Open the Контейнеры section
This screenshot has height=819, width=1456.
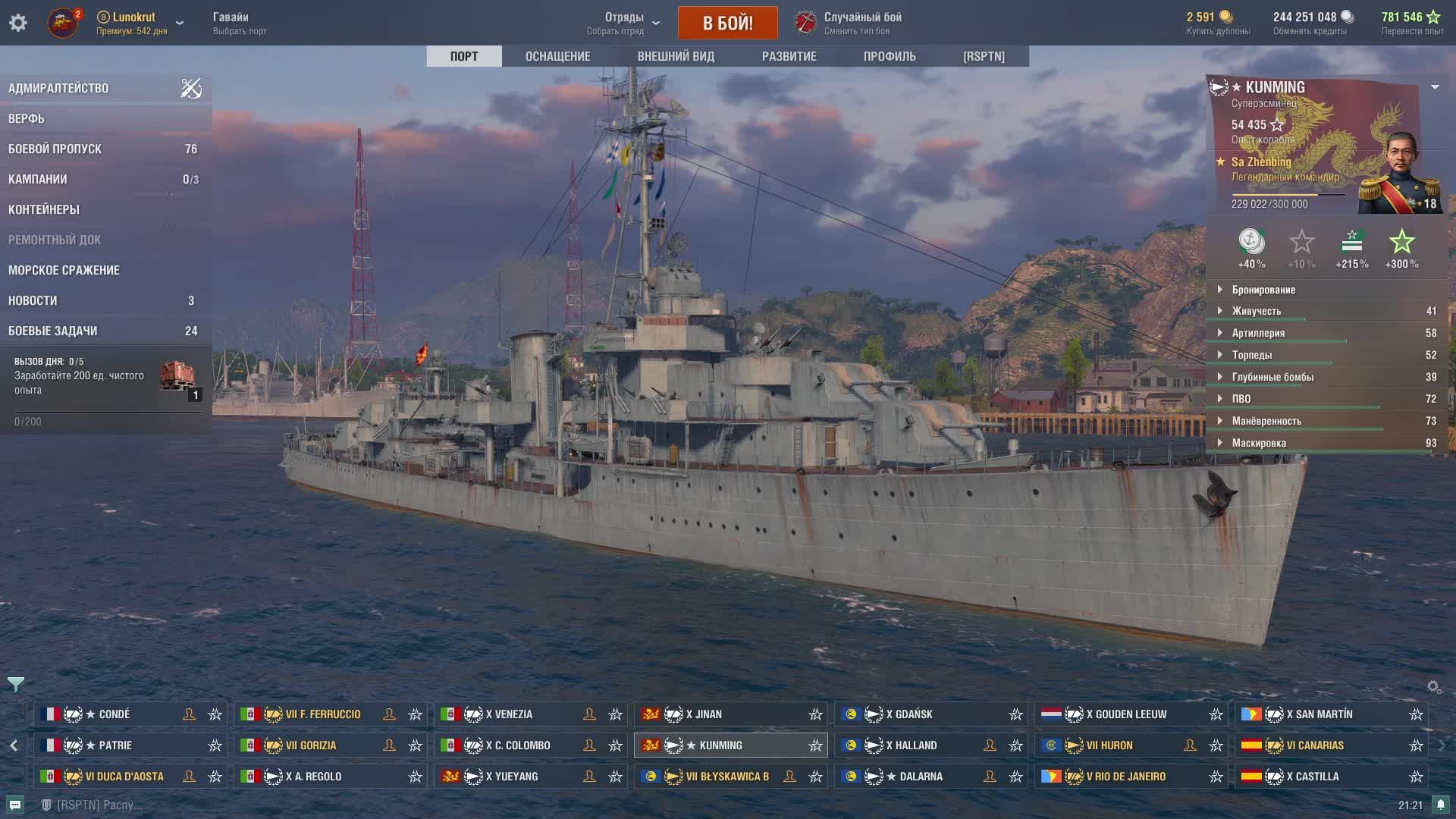(x=44, y=209)
